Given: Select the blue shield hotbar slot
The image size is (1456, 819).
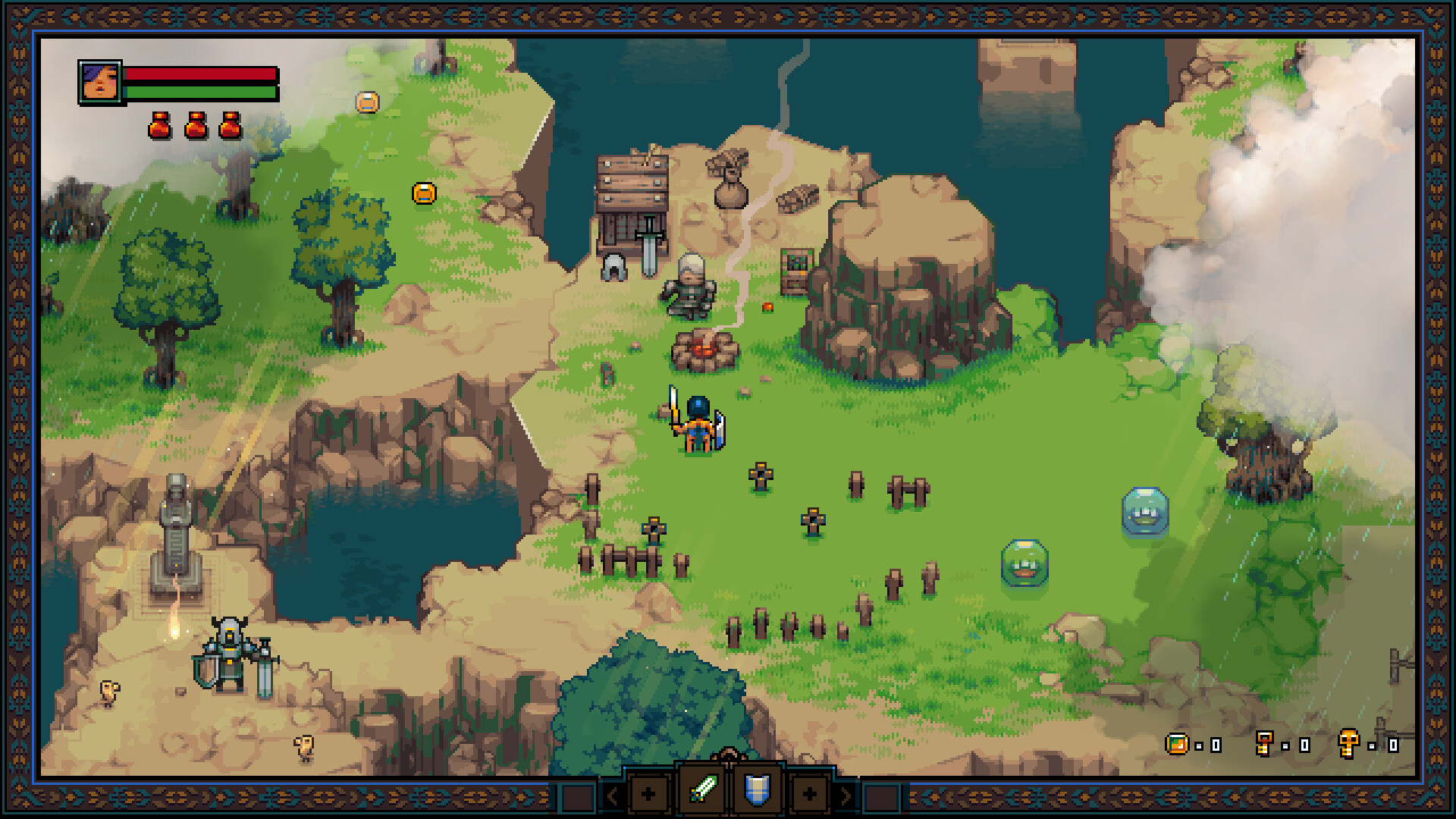Looking at the screenshot, I should coord(757,790).
